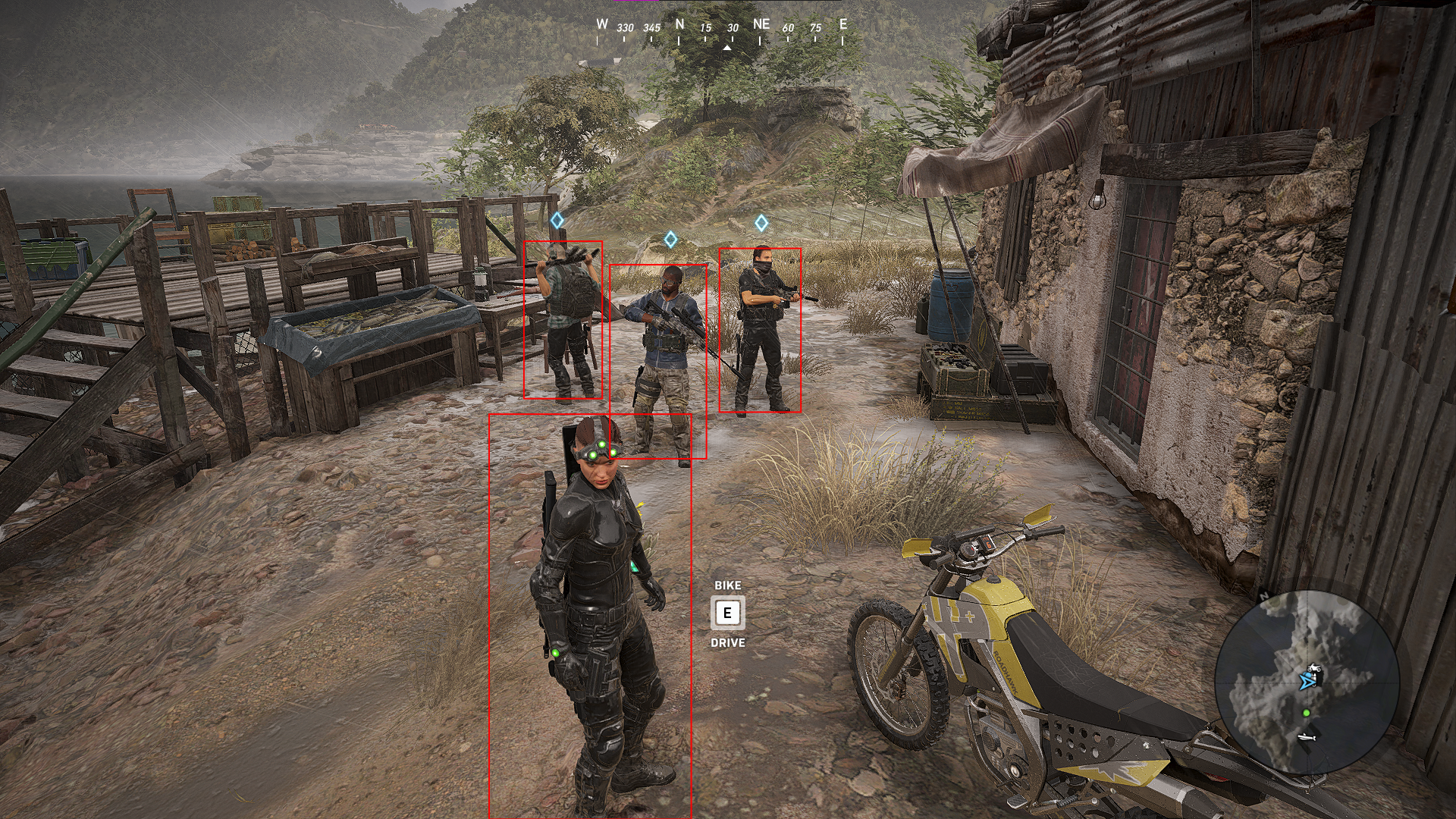
Task: Click the boat icon on the minimap
Action: click(x=1307, y=736)
